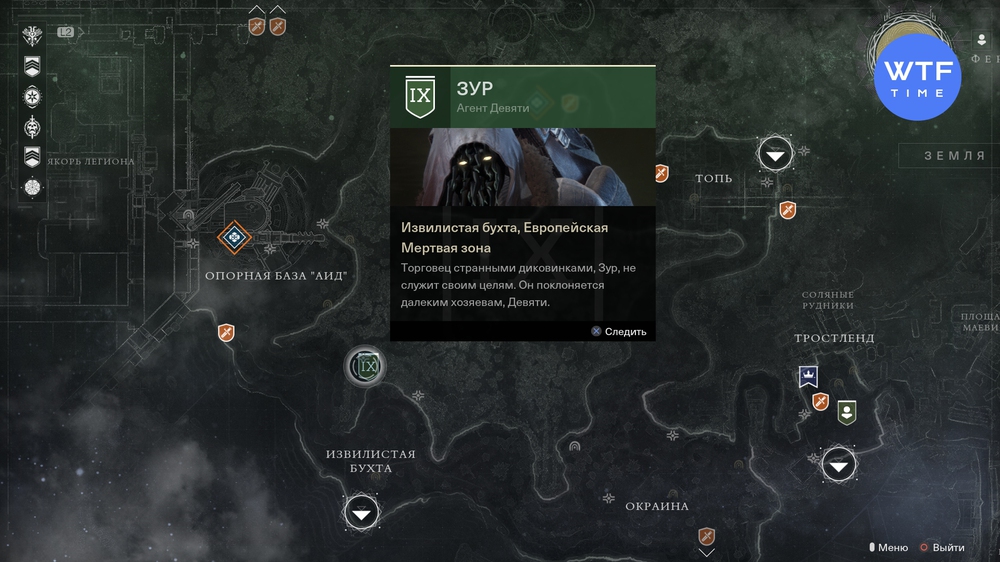Select Xur's IX marker on the map
This screenshot has width=1000, height=562.
point(368,367)
